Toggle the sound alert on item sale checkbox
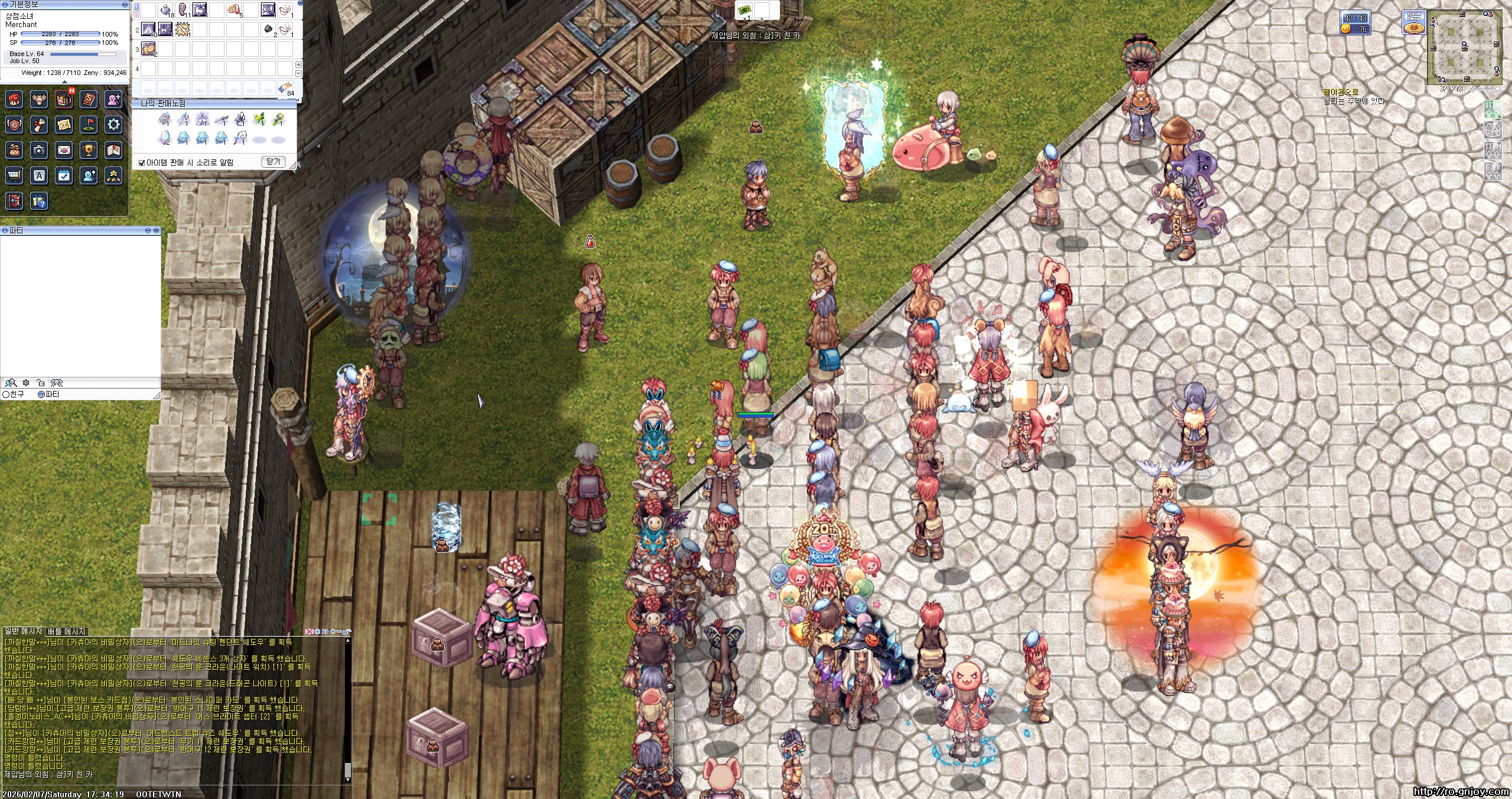The width and height of the screenshot is (1512, 799). [142, 163]
